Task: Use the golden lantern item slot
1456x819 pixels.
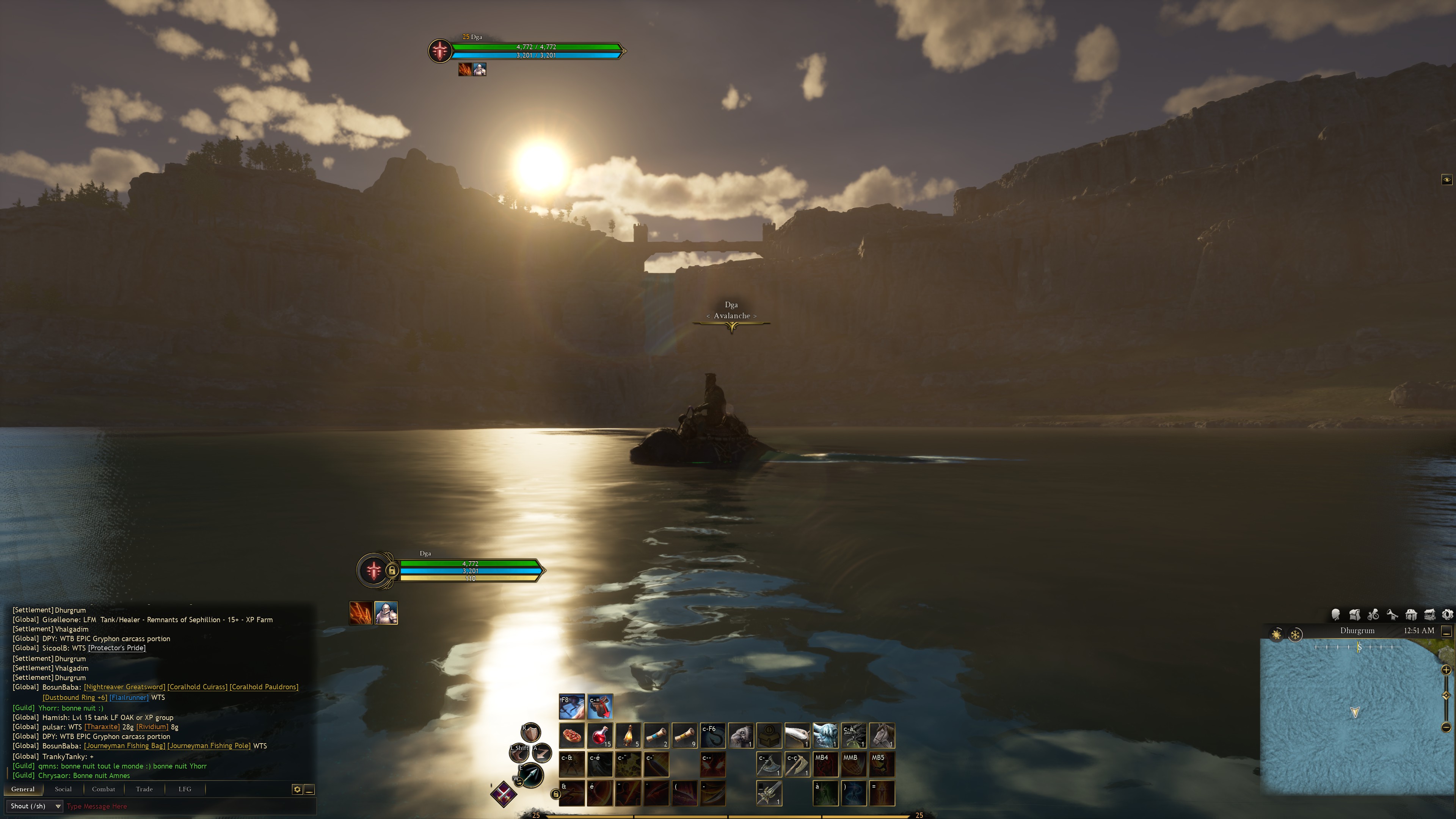Action: 628,735
